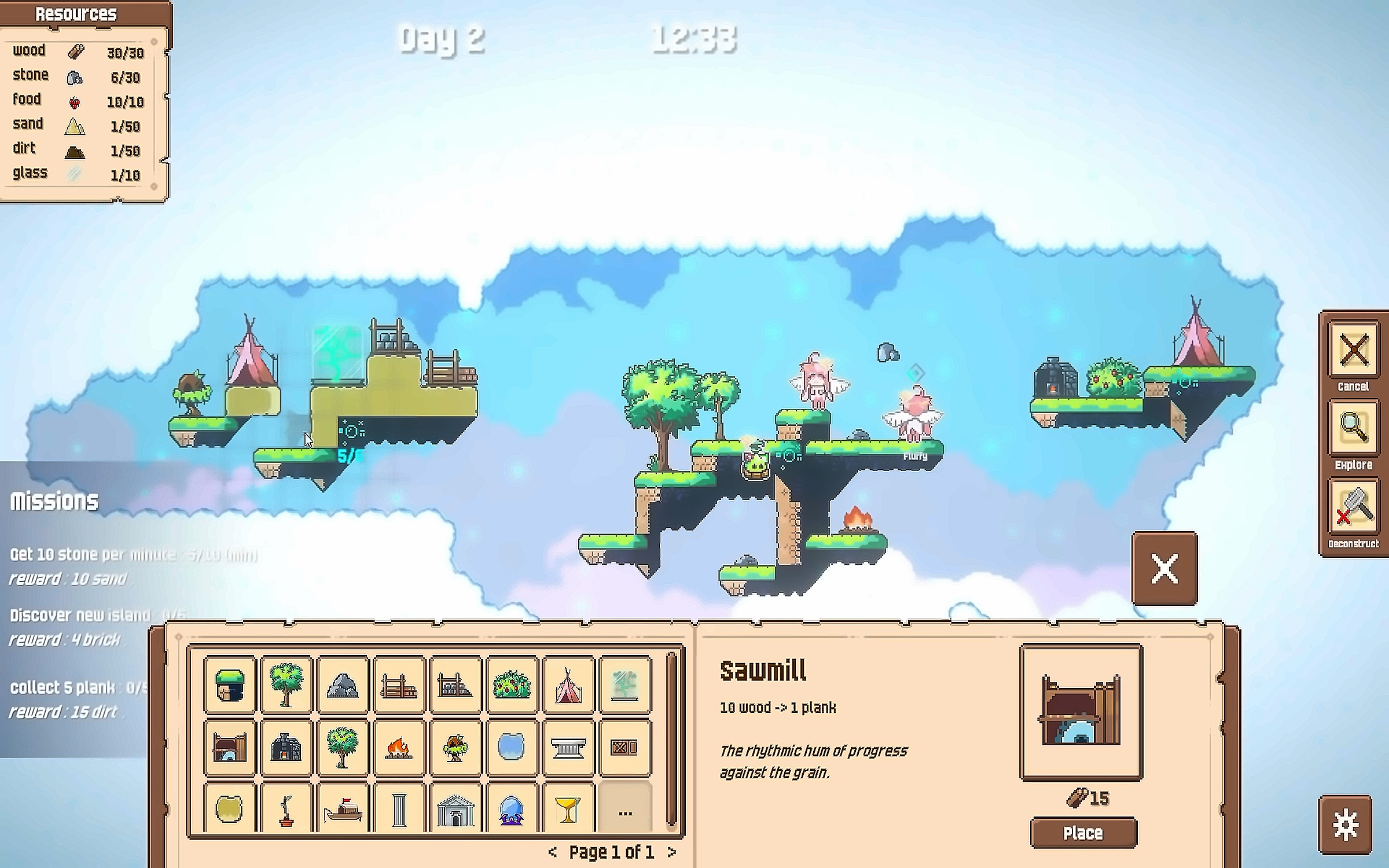Close the build menu with the X
The width and height of the screenshot is (1389, 868).
coord(1164,568)
